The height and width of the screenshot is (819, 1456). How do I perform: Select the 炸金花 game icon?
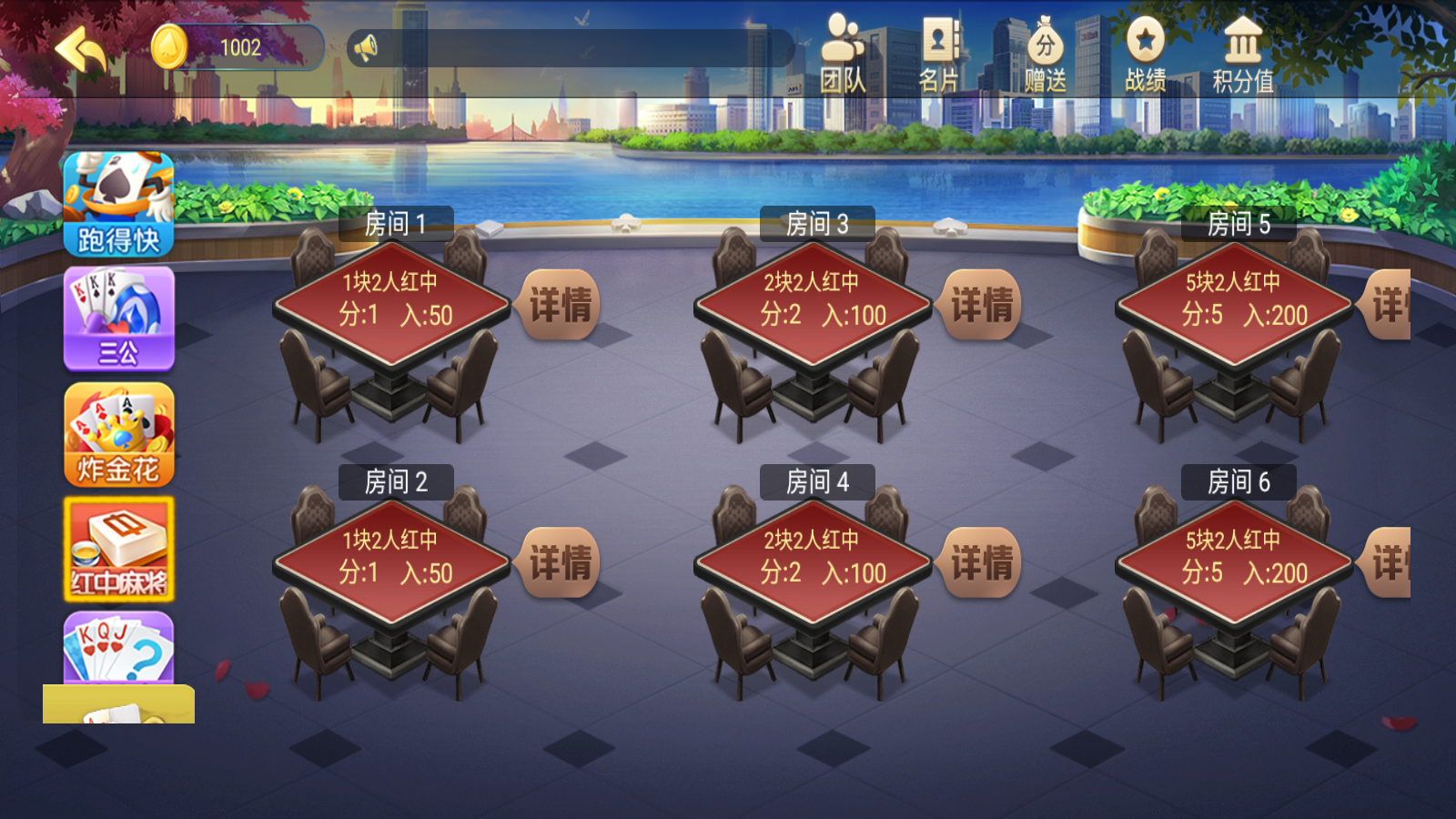(117, 435)
